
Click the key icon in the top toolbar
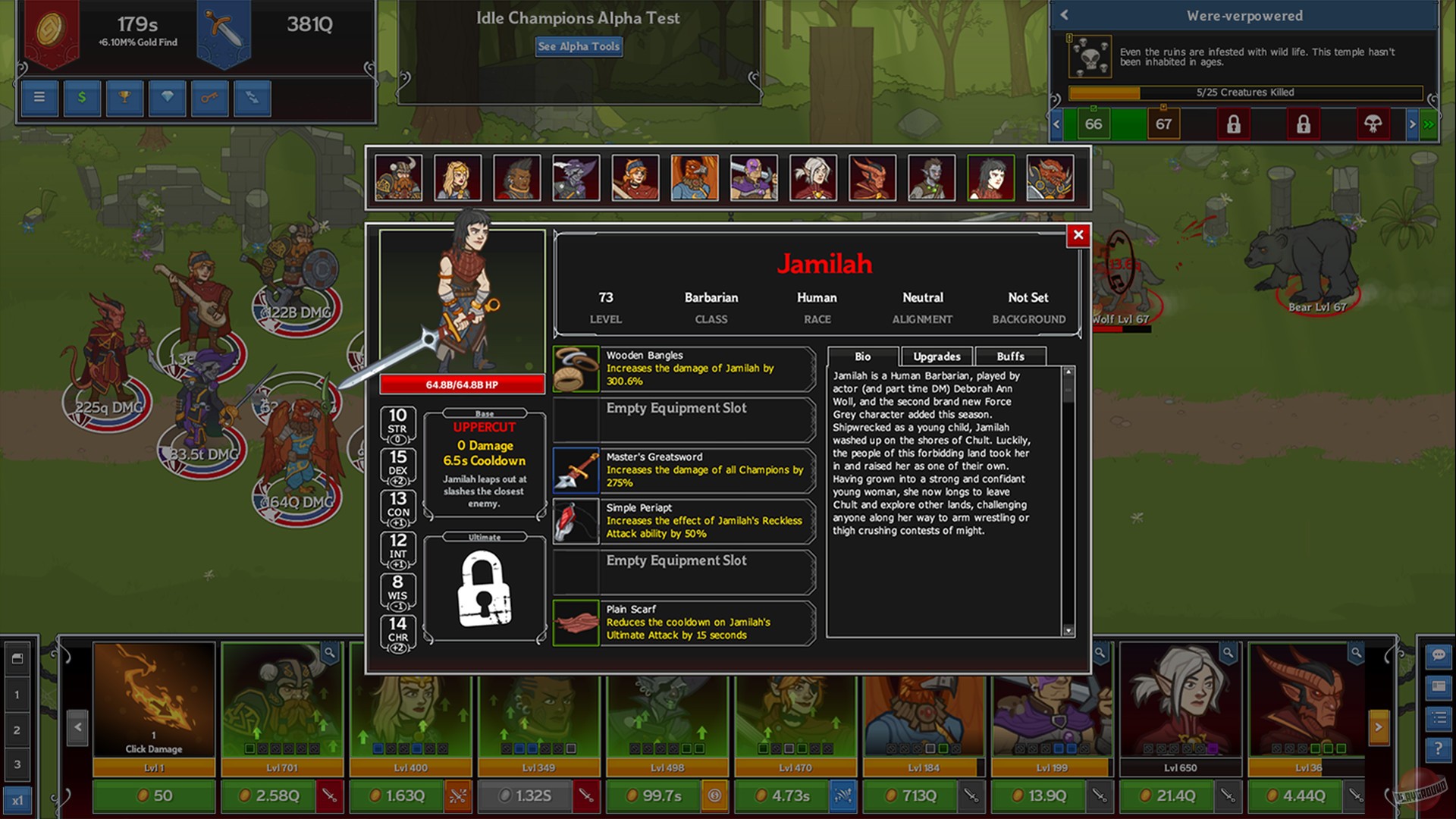click(x=210, y=98)
